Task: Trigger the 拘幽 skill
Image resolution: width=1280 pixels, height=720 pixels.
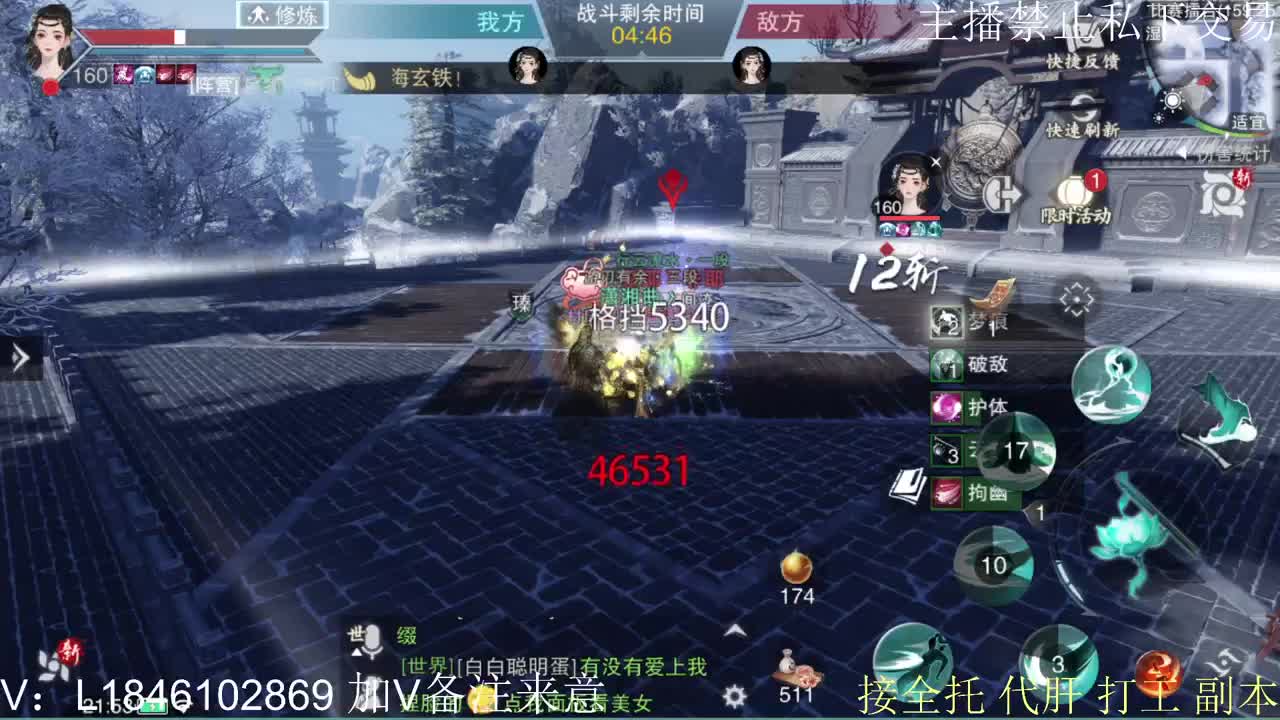Action: pyautogui.click(x=947, y=491)
